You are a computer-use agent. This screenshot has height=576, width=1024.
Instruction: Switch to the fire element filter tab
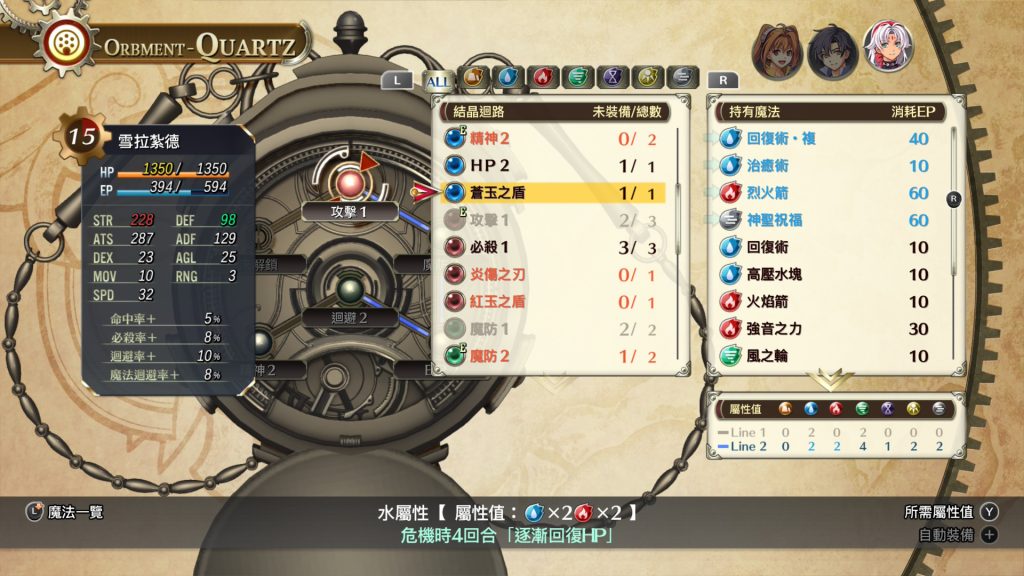[x=543, y=78]
